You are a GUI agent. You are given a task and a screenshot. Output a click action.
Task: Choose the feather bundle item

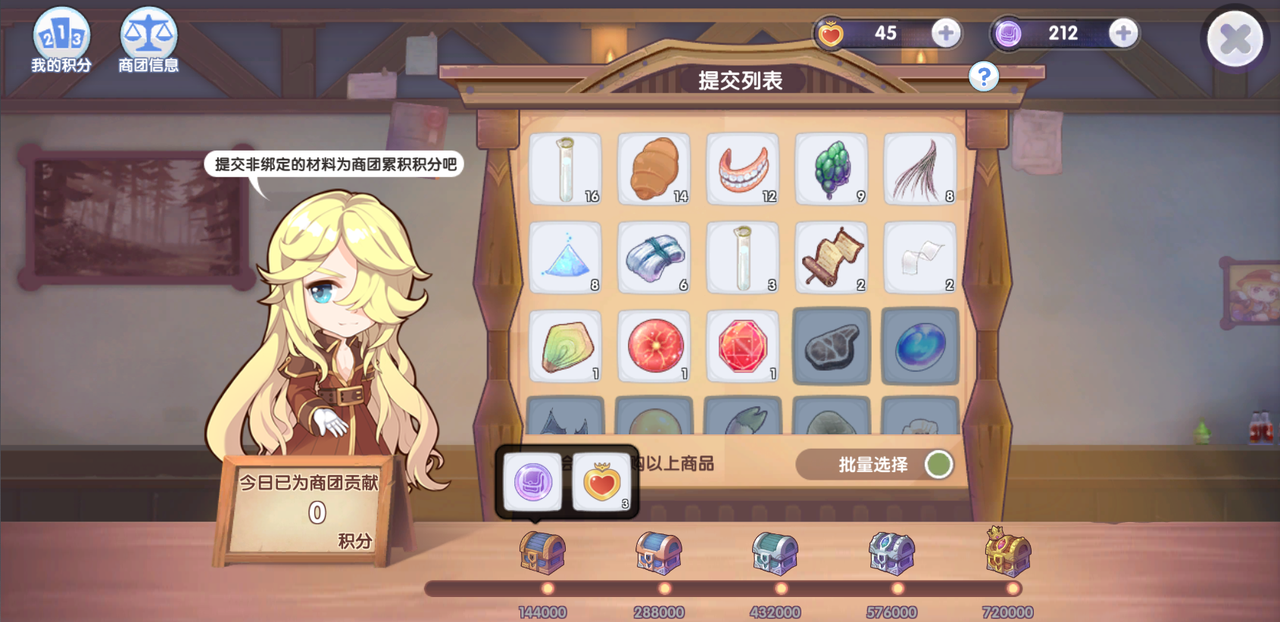pyautogui.click(x=919, y=169)
